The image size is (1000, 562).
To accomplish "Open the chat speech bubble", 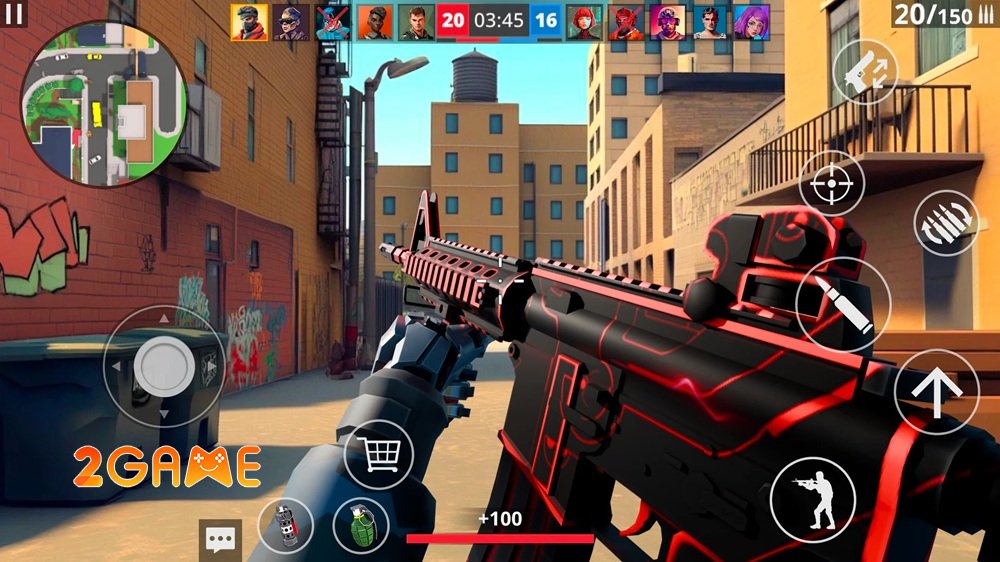I will [x=220, y=540].
